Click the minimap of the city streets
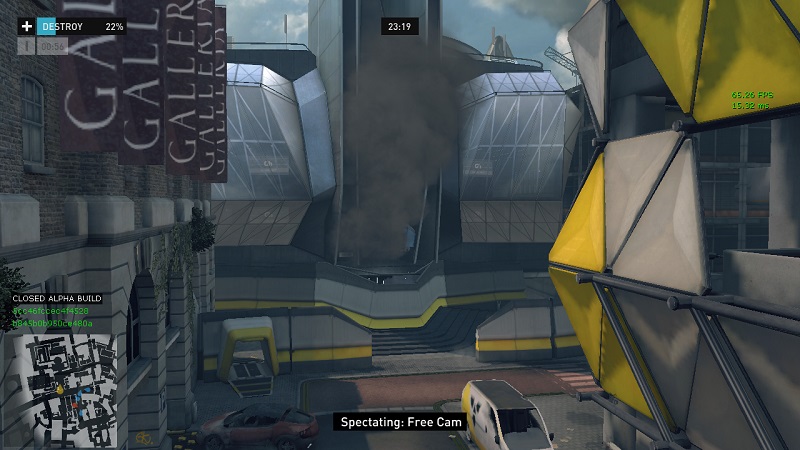Image resolution: width=800 pixels, height=450 pixels. click(64, 390)
